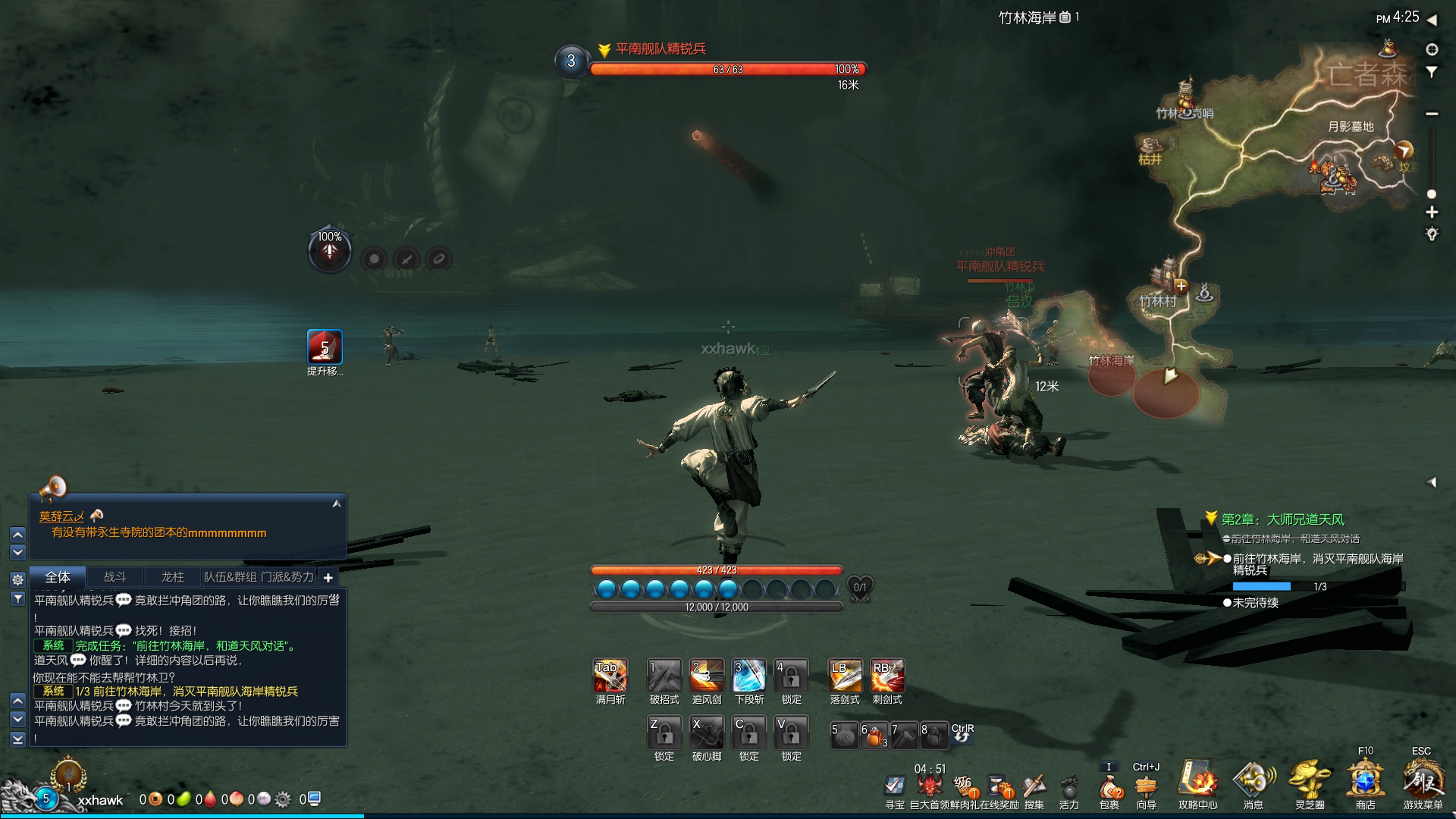Open the 游戏菜单 game menu
This screenshot has width=1456, height=819.
(x=1422, y=780)
